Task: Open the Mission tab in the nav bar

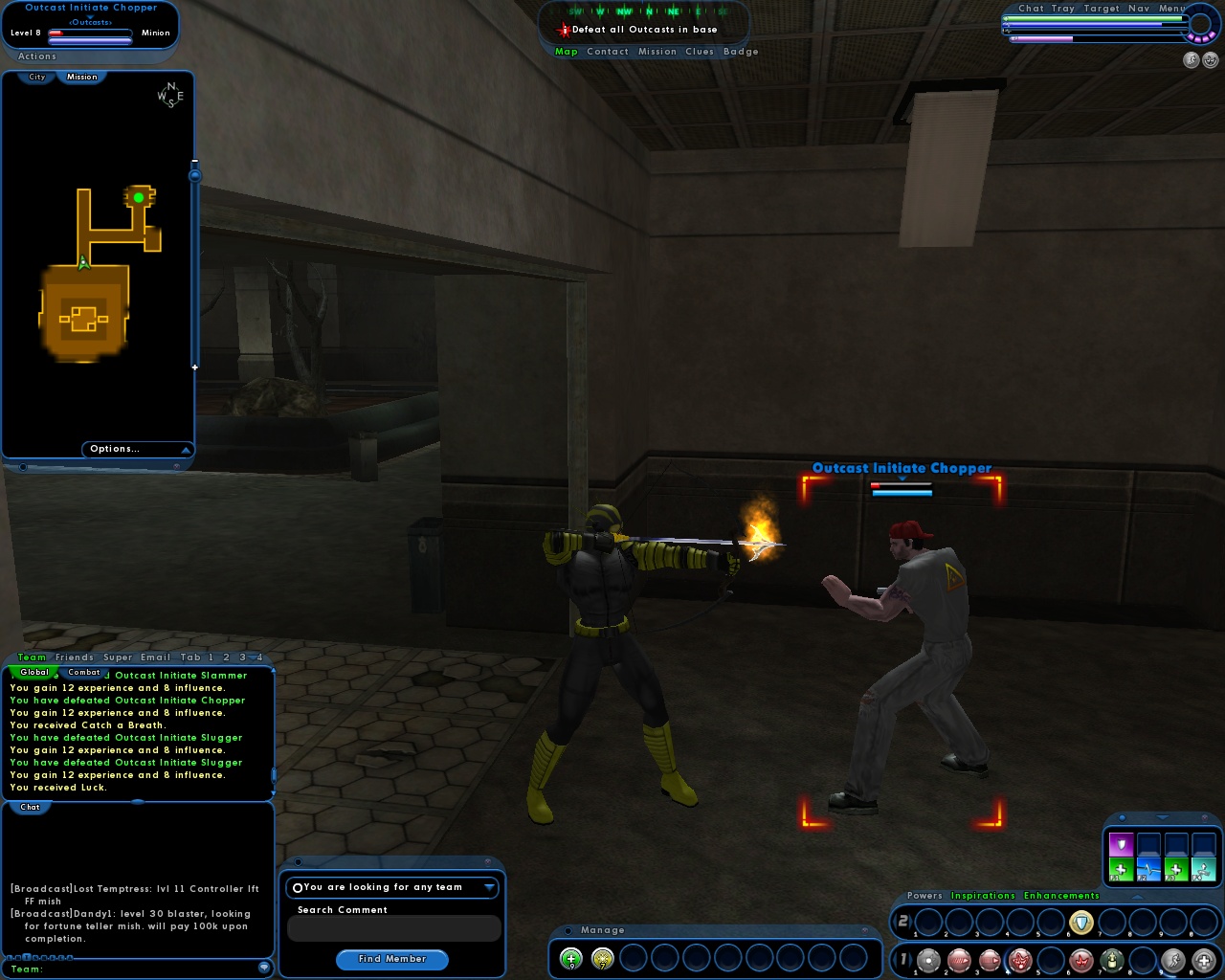Action: click(657, 52)
